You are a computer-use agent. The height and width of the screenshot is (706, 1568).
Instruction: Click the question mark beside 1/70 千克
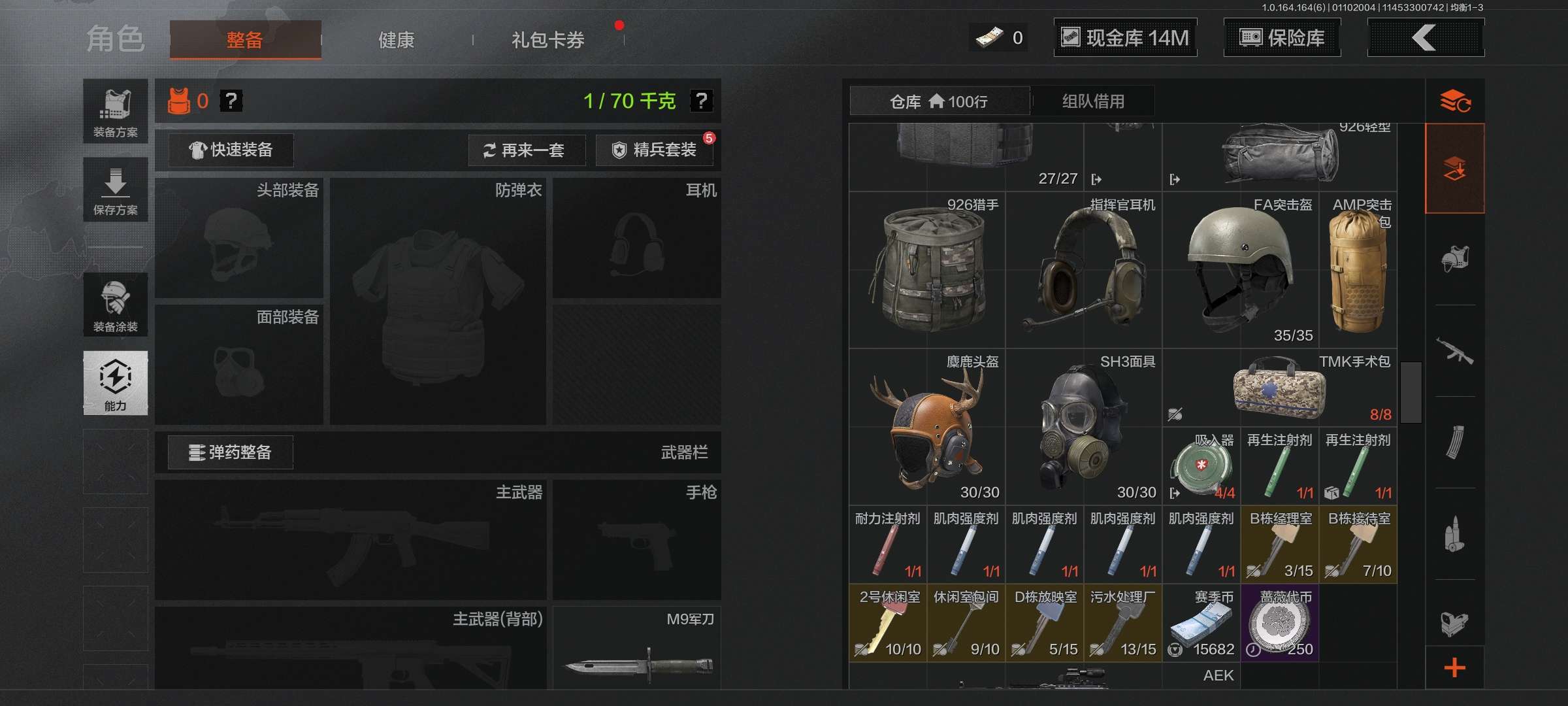[701, 102]
